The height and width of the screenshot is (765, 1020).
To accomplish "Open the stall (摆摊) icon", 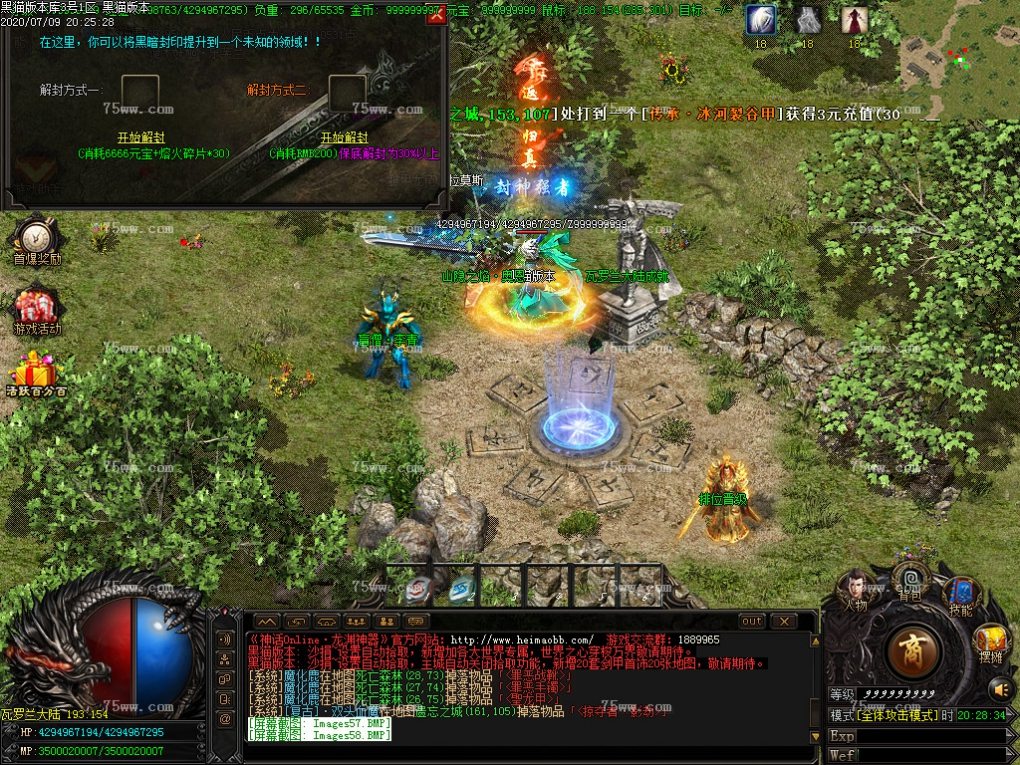I will pos(991,640).
